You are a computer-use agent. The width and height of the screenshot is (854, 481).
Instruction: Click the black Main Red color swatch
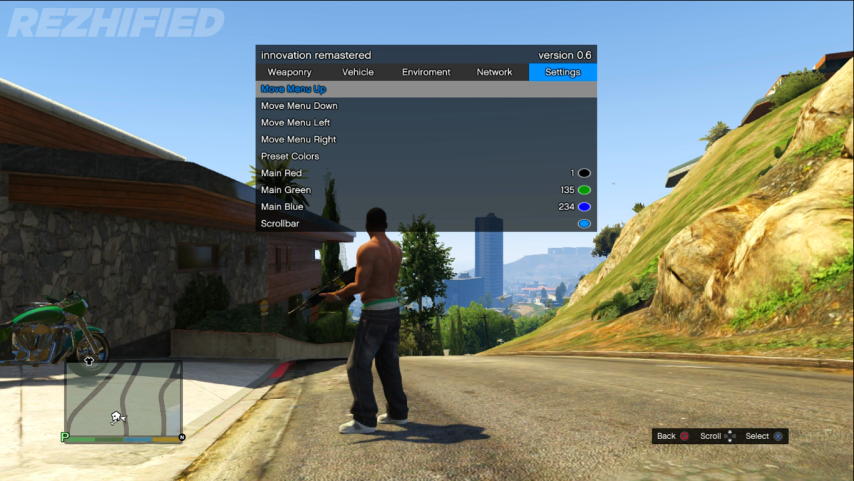[584, 174]
